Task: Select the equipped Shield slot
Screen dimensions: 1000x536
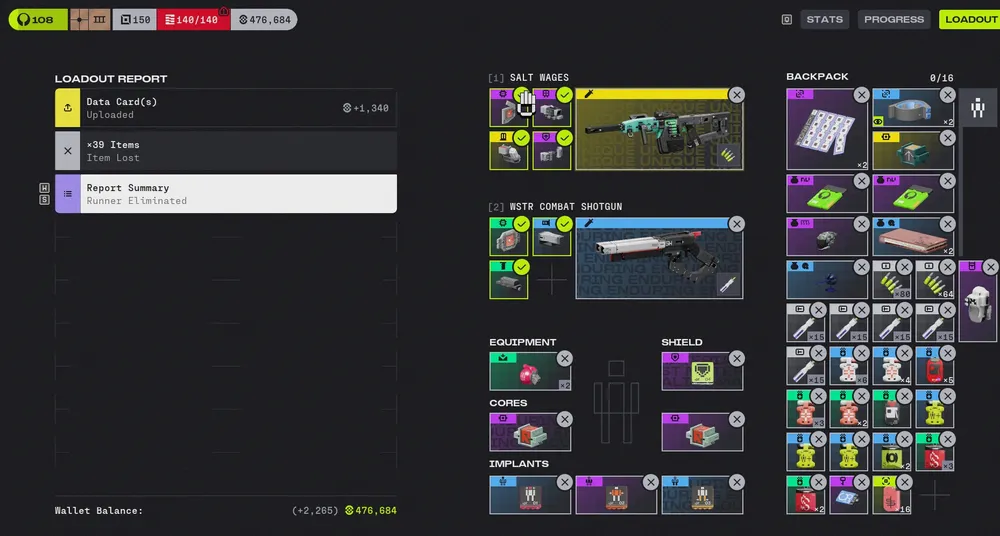Action: click(701, 373)
